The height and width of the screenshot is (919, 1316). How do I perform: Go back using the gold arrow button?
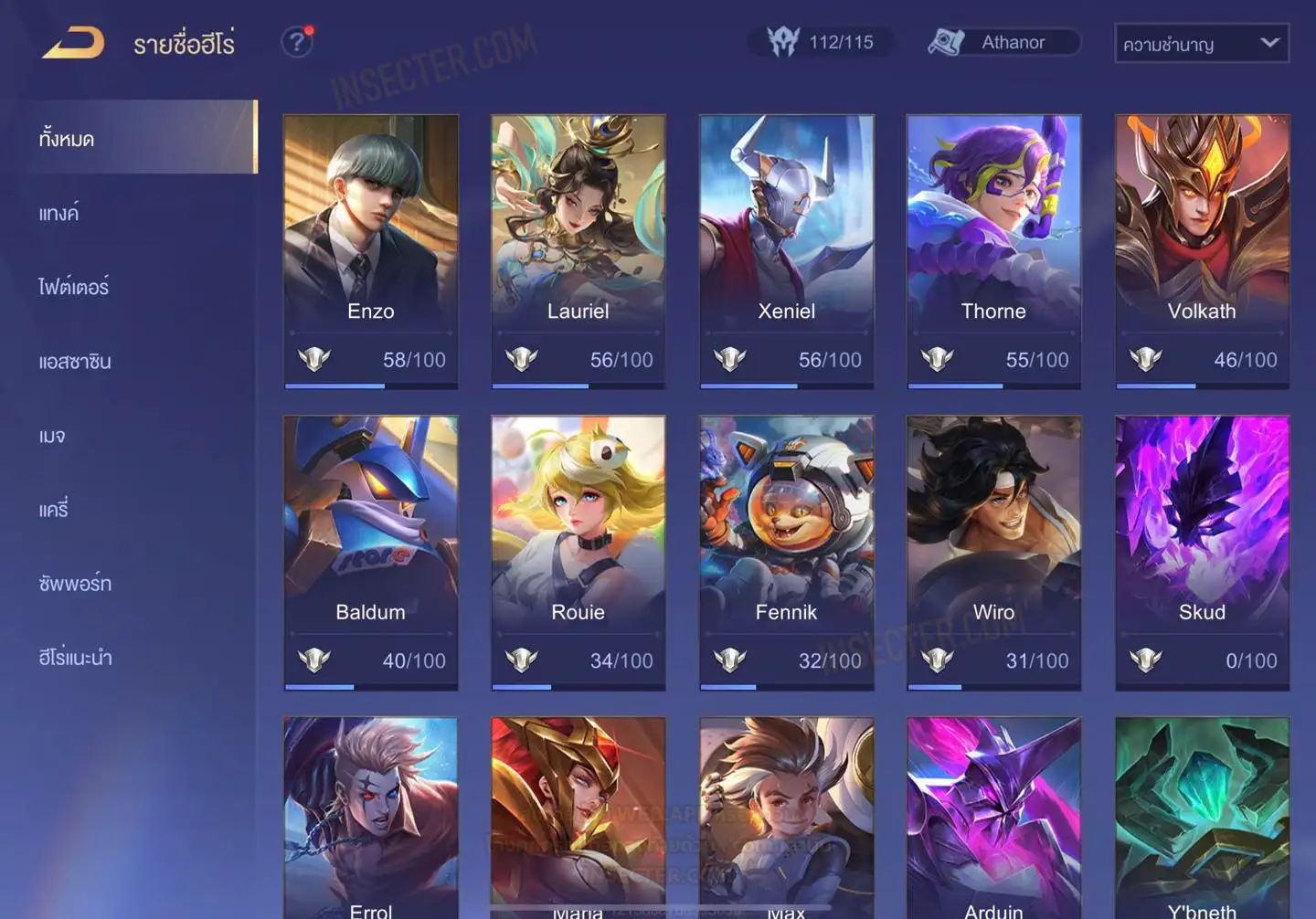click(73, 43)
